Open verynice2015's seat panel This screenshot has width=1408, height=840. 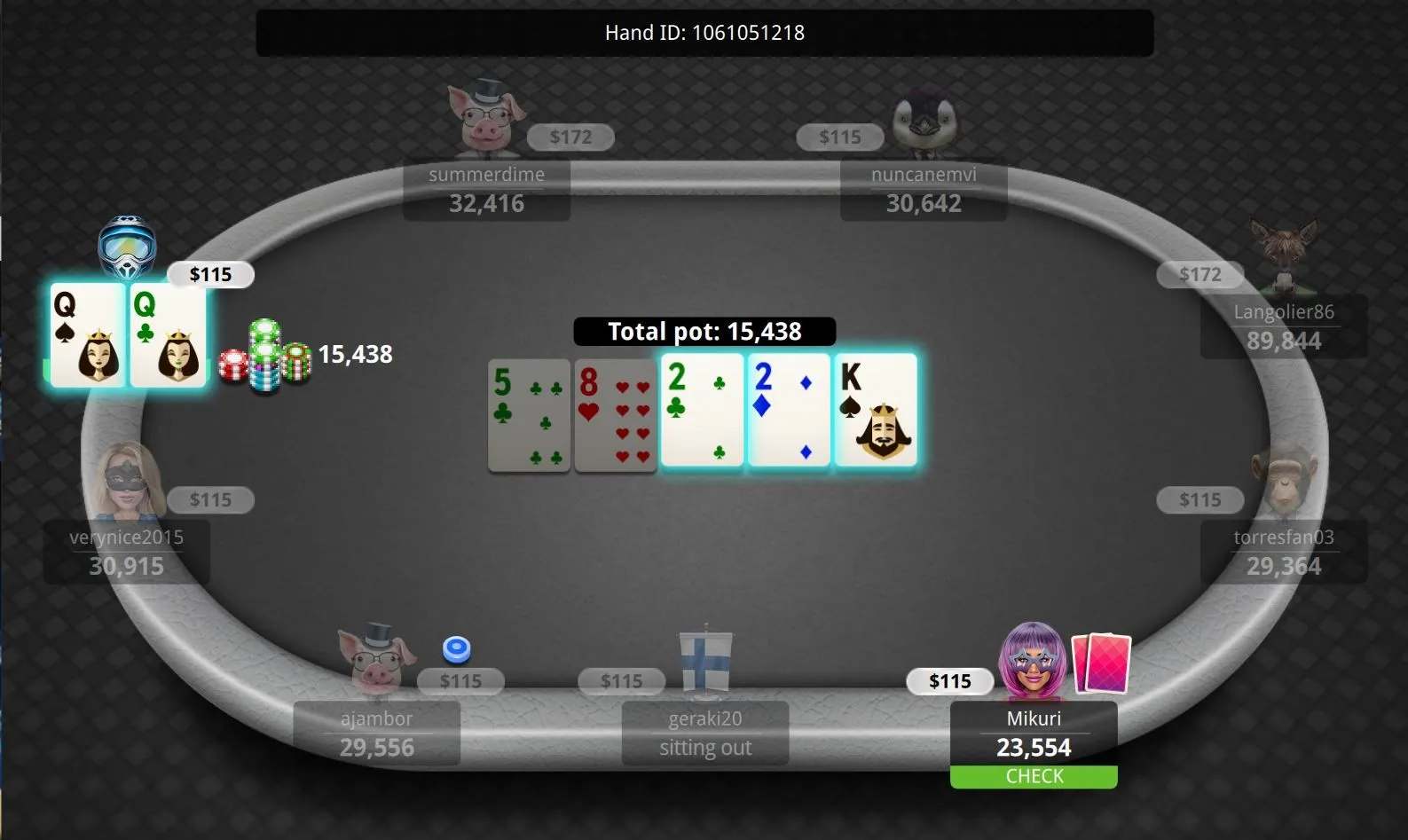coord(126,553)
